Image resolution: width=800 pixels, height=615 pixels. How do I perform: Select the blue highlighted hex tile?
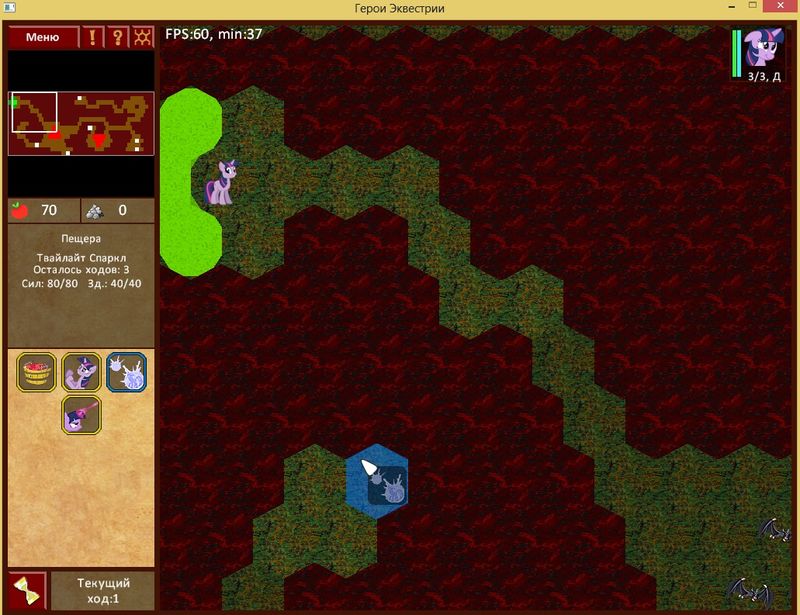point(377,477)
